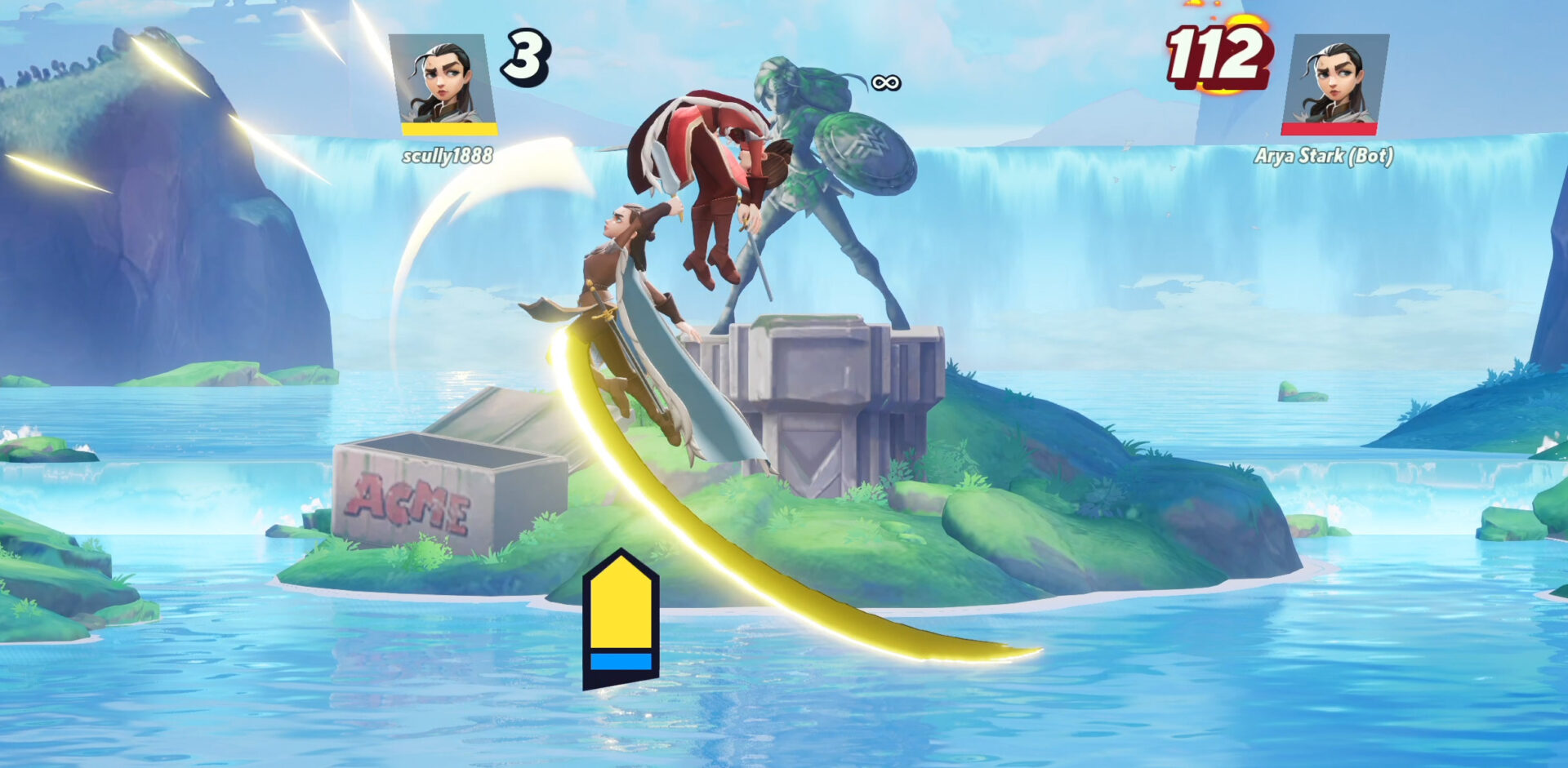The width and height of the screenshot is (1568, 768).
Task: Click the infinity stock counter symbol
Action: (887, 82)
